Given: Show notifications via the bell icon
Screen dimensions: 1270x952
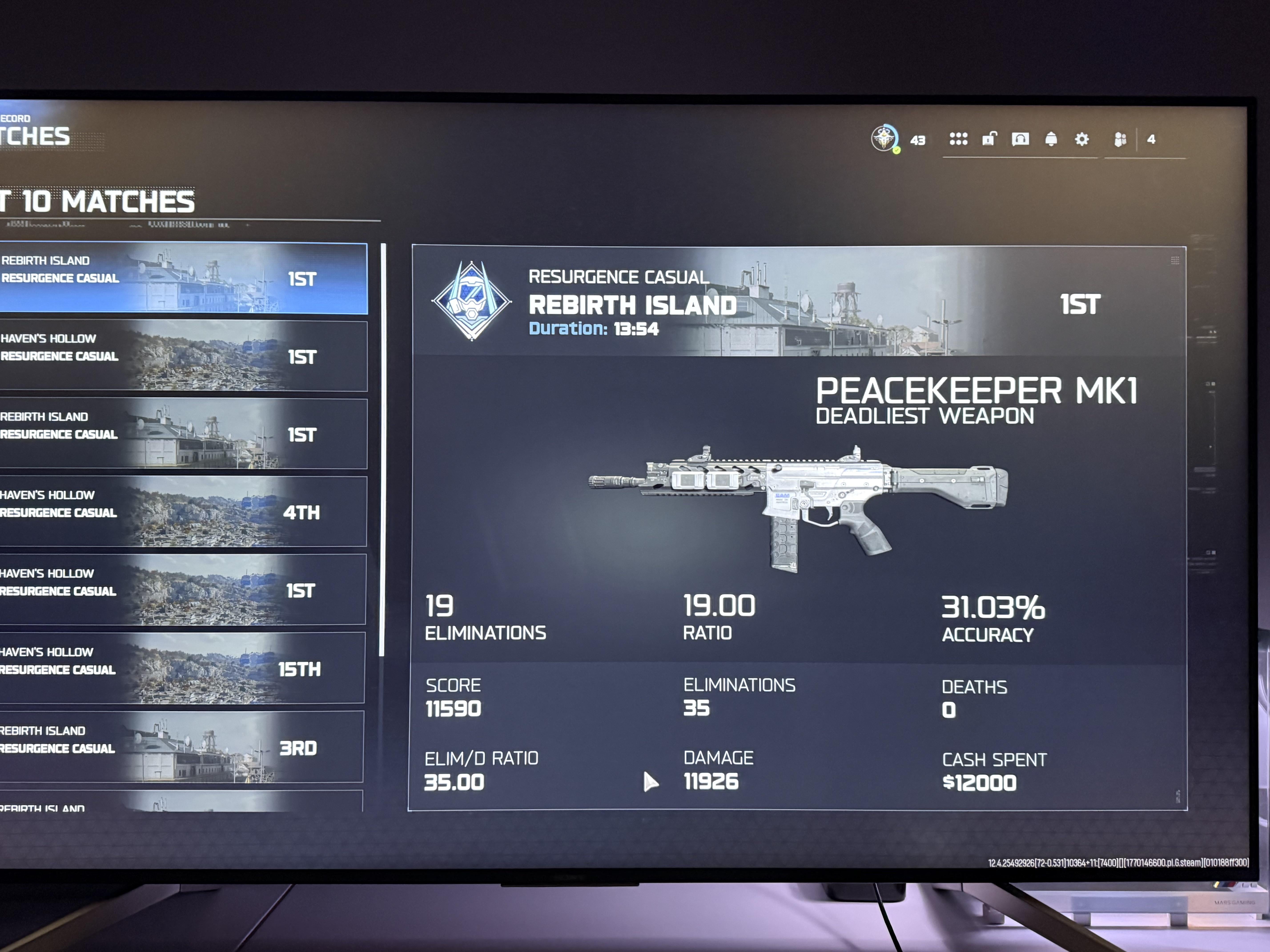Looking at the screenshot, I should 1051,139.
